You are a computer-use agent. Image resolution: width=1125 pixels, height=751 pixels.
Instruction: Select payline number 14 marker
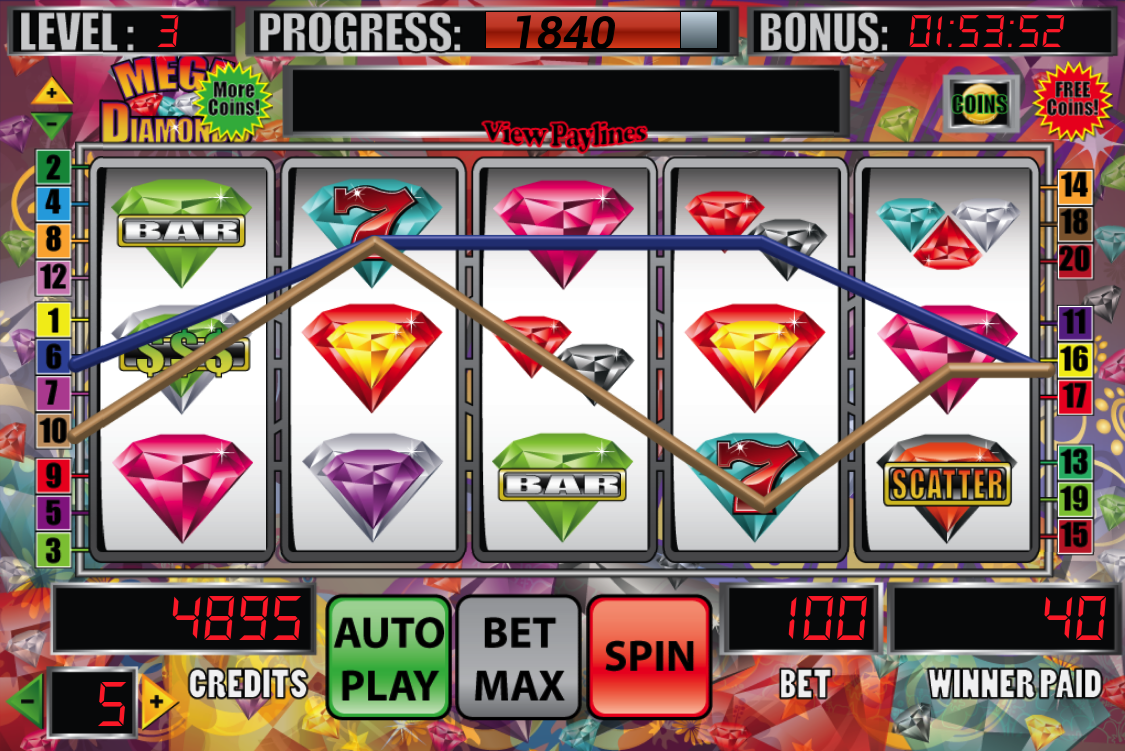(x=1074, y=185)
